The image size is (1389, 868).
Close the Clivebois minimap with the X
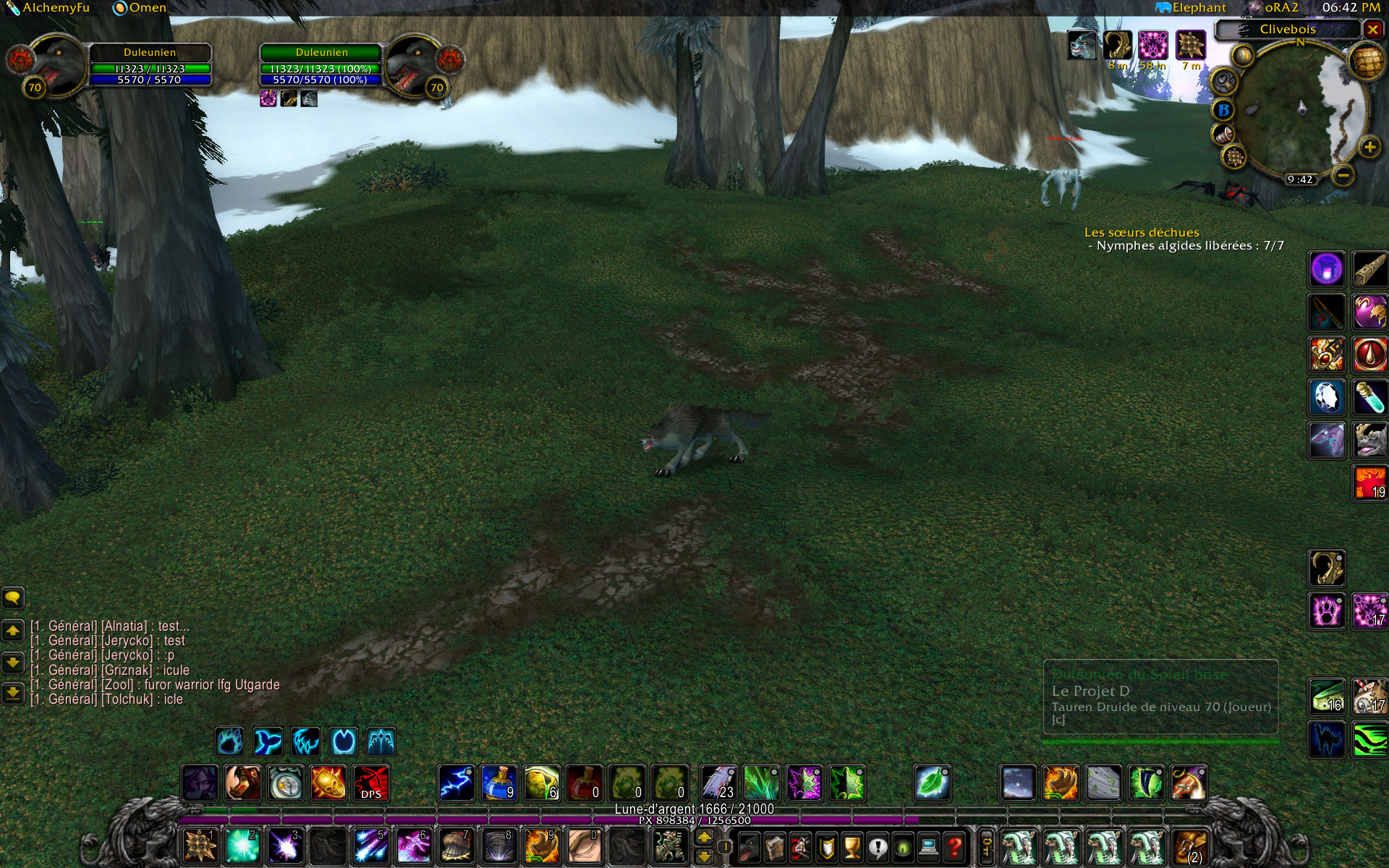tap(1372, 29)
